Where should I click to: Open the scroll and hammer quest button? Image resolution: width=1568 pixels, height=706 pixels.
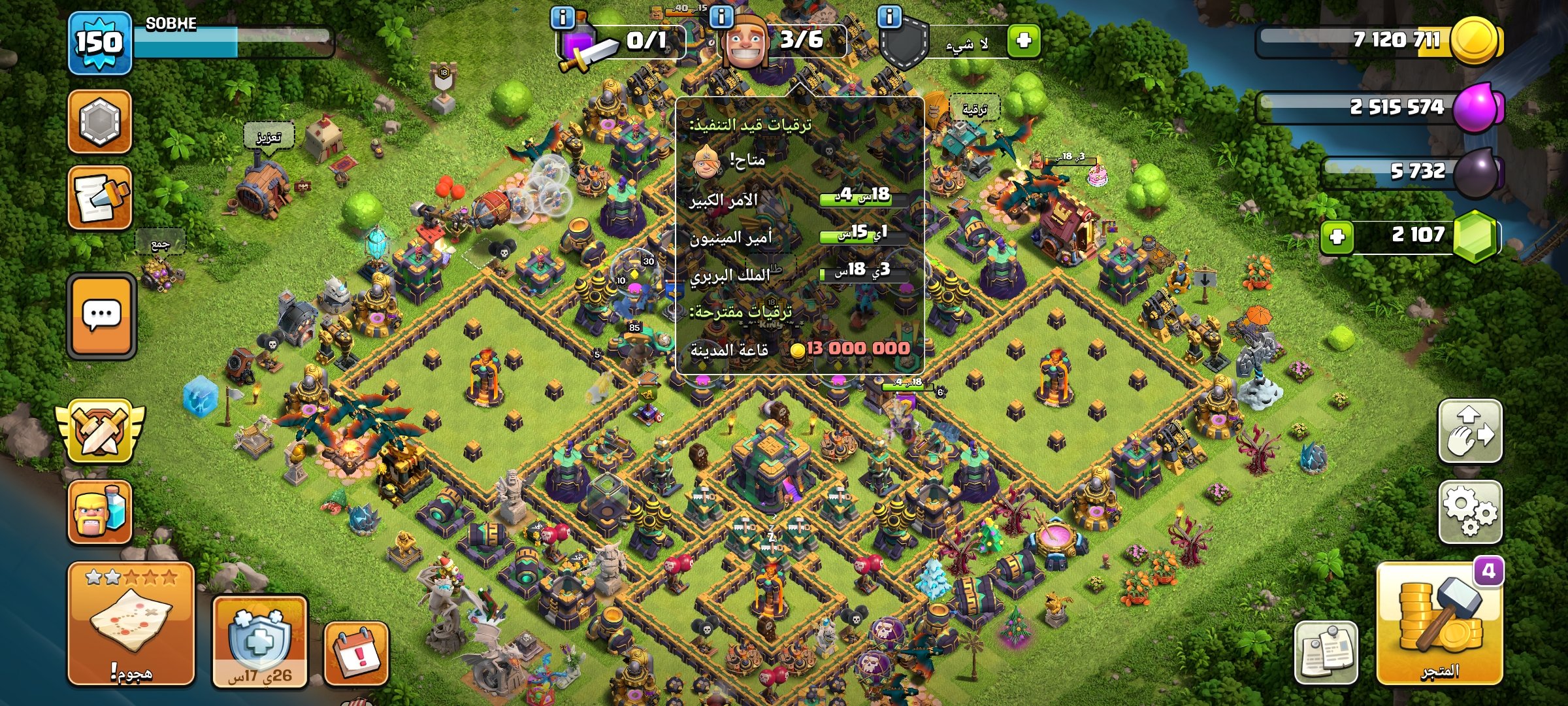pos(100,198)
